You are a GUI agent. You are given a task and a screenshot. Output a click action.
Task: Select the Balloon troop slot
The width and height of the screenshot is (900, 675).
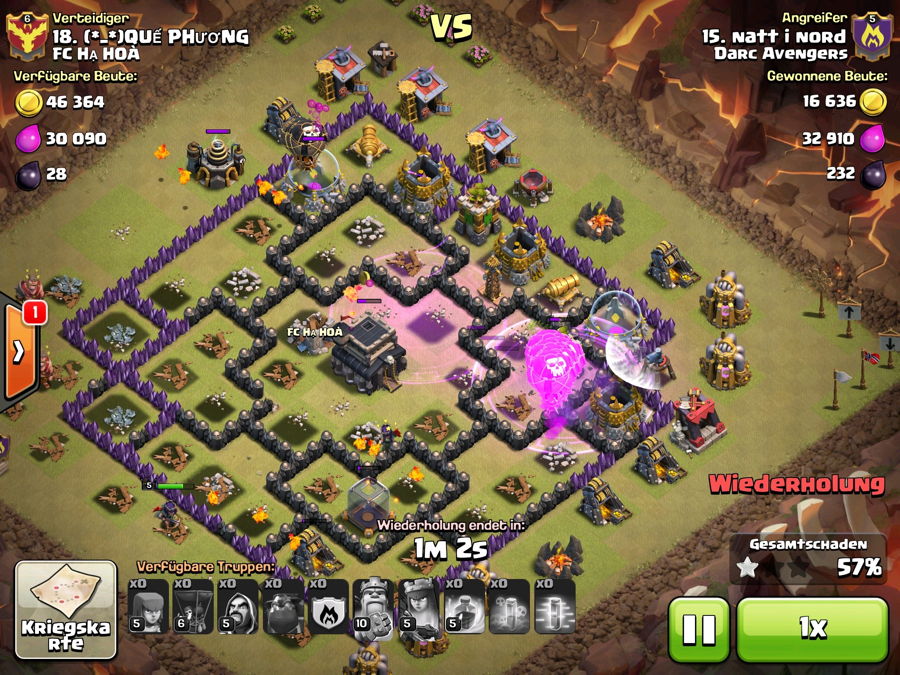[193, 607]
